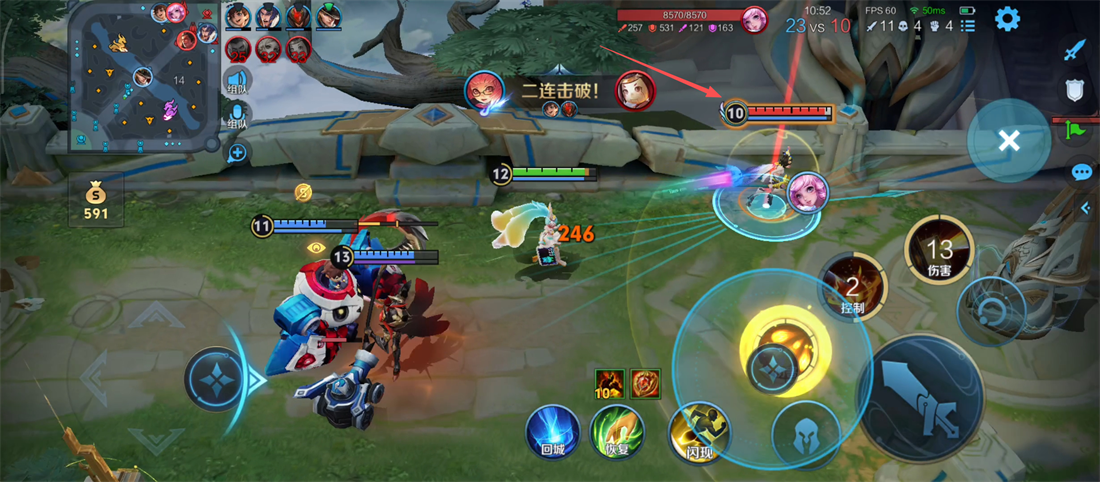1100x482 pixels.
Task: Send the shield defend signal
Action: click(1075, 91)
